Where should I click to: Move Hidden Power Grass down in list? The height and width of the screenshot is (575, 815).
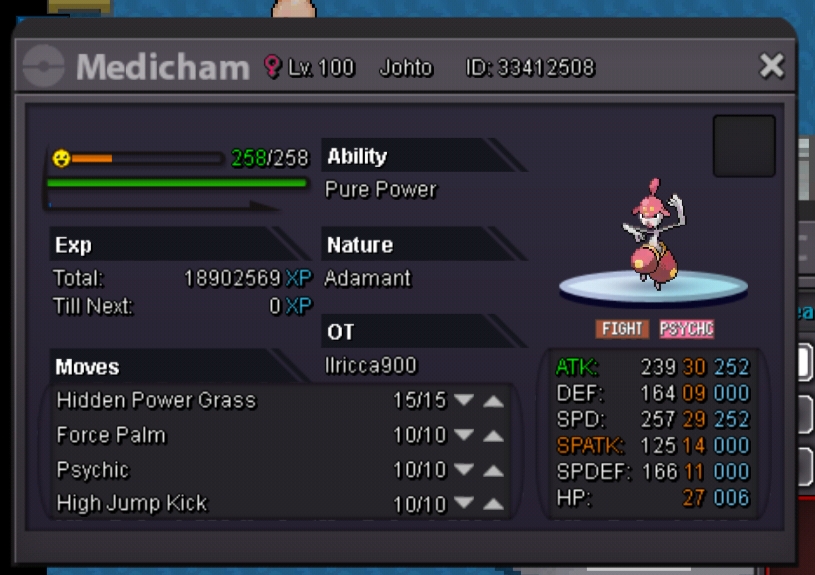463,401
